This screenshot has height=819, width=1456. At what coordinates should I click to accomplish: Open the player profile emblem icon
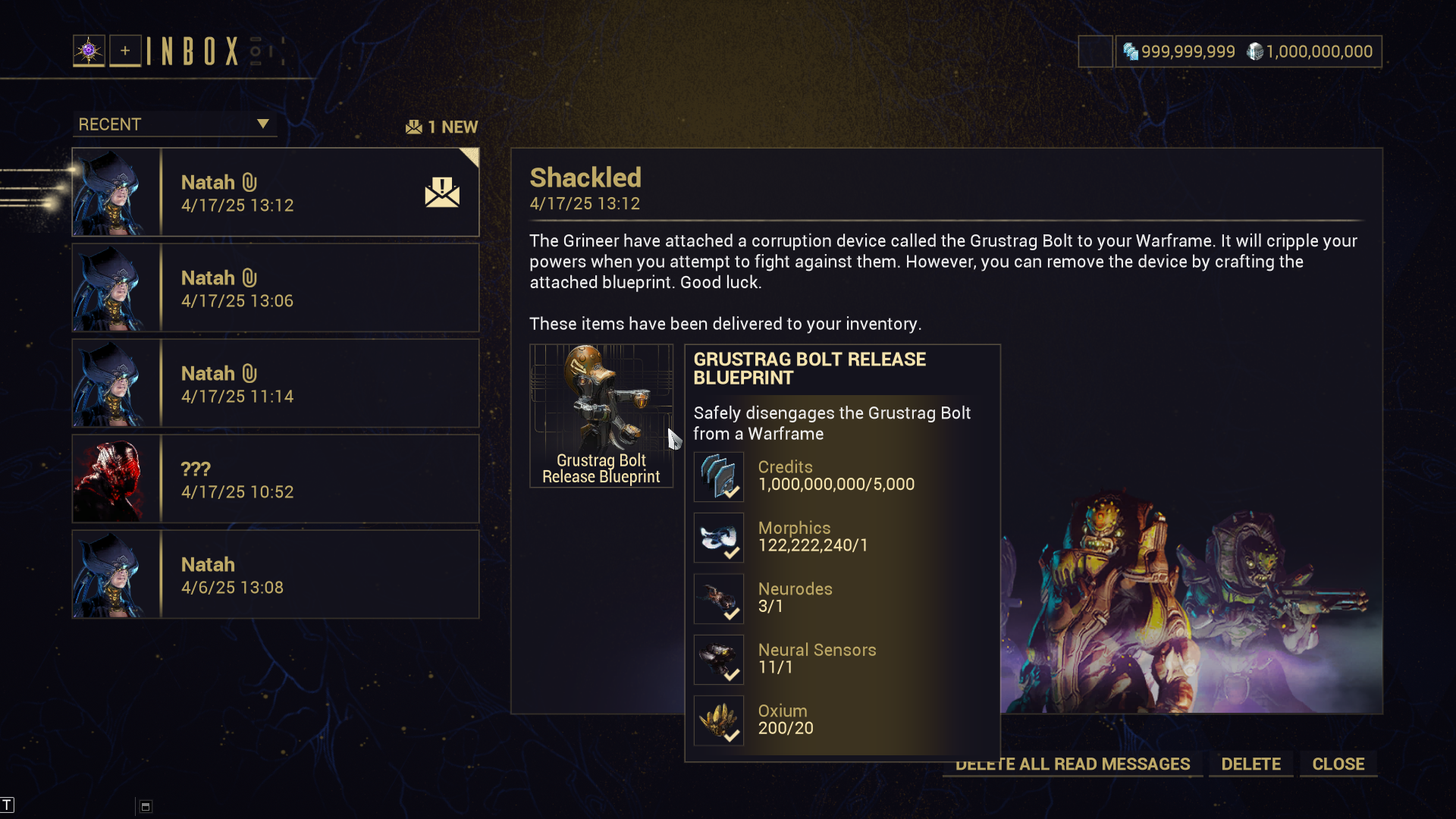(89, 51)
